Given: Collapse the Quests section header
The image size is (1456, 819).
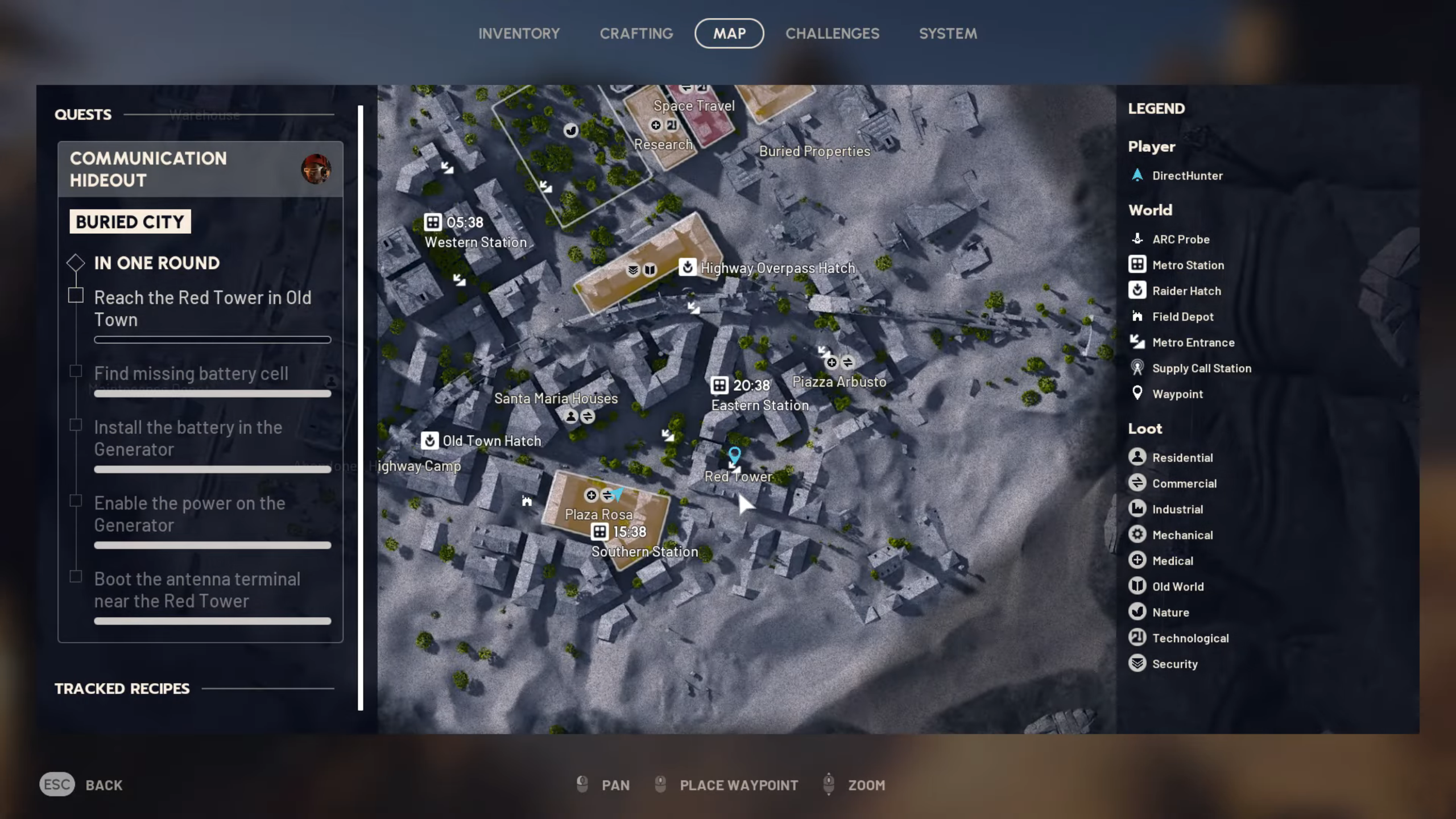Looking at the screenshot, I should 83,114.
